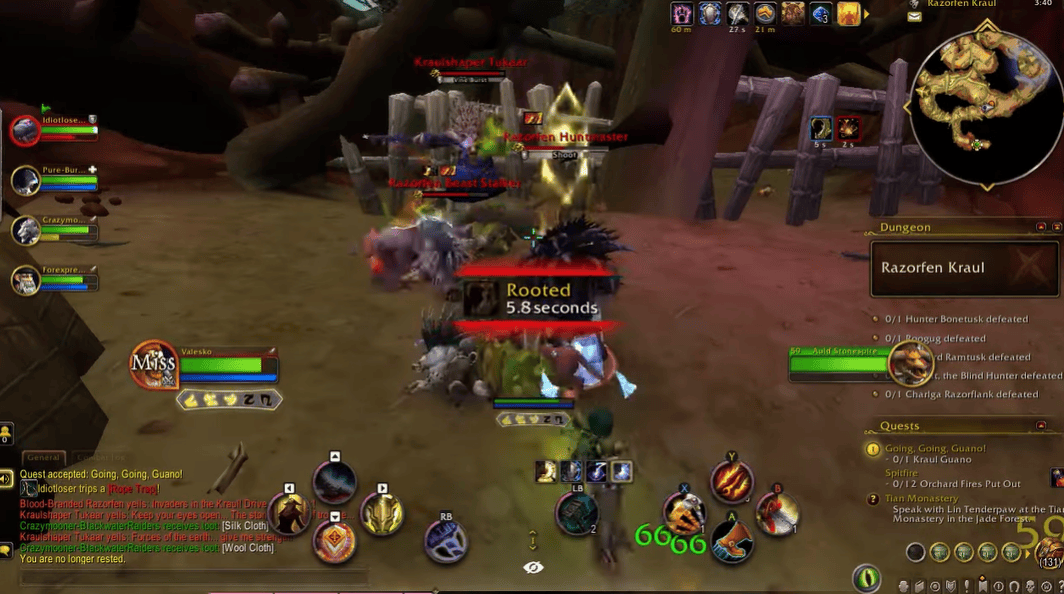The image size is (1064, 594).
Task: Use the armored gauntlet strike ability
Action: pos(684,516)
